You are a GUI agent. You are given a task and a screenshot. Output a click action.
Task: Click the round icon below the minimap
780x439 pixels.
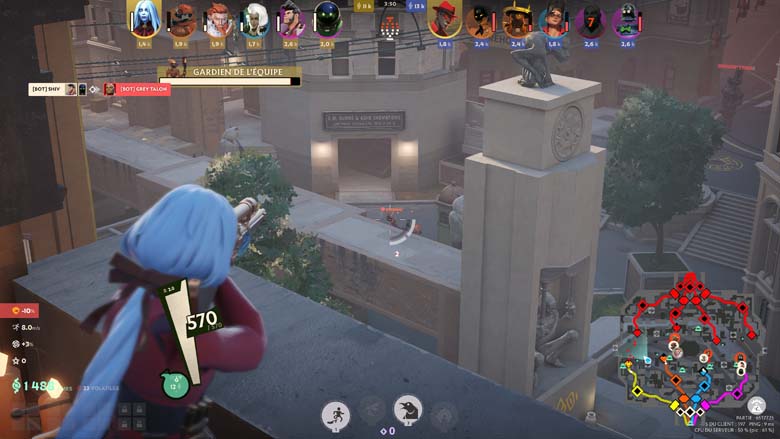tap(757, 406)
